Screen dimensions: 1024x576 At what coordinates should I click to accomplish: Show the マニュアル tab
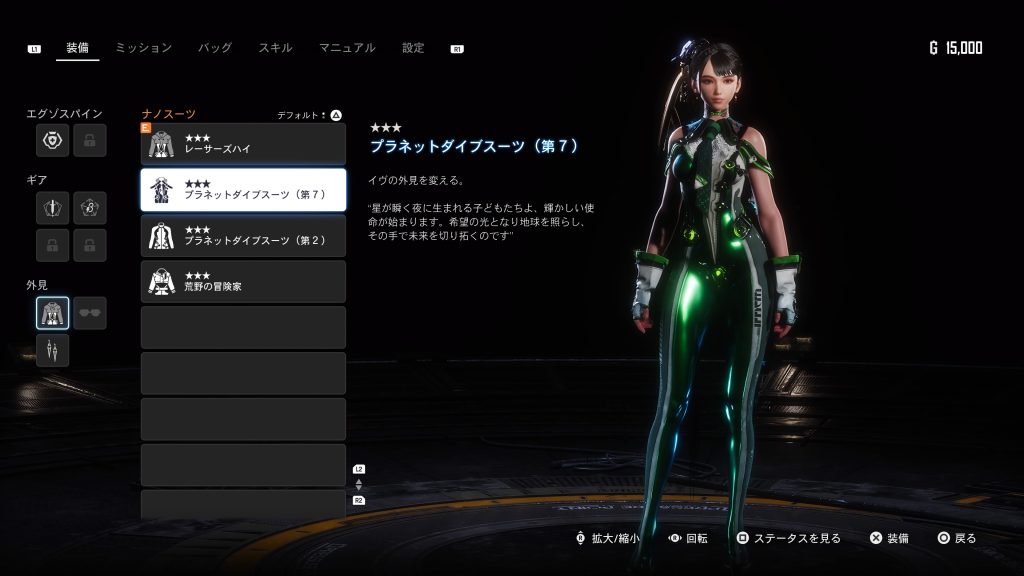tap(347, 48)
